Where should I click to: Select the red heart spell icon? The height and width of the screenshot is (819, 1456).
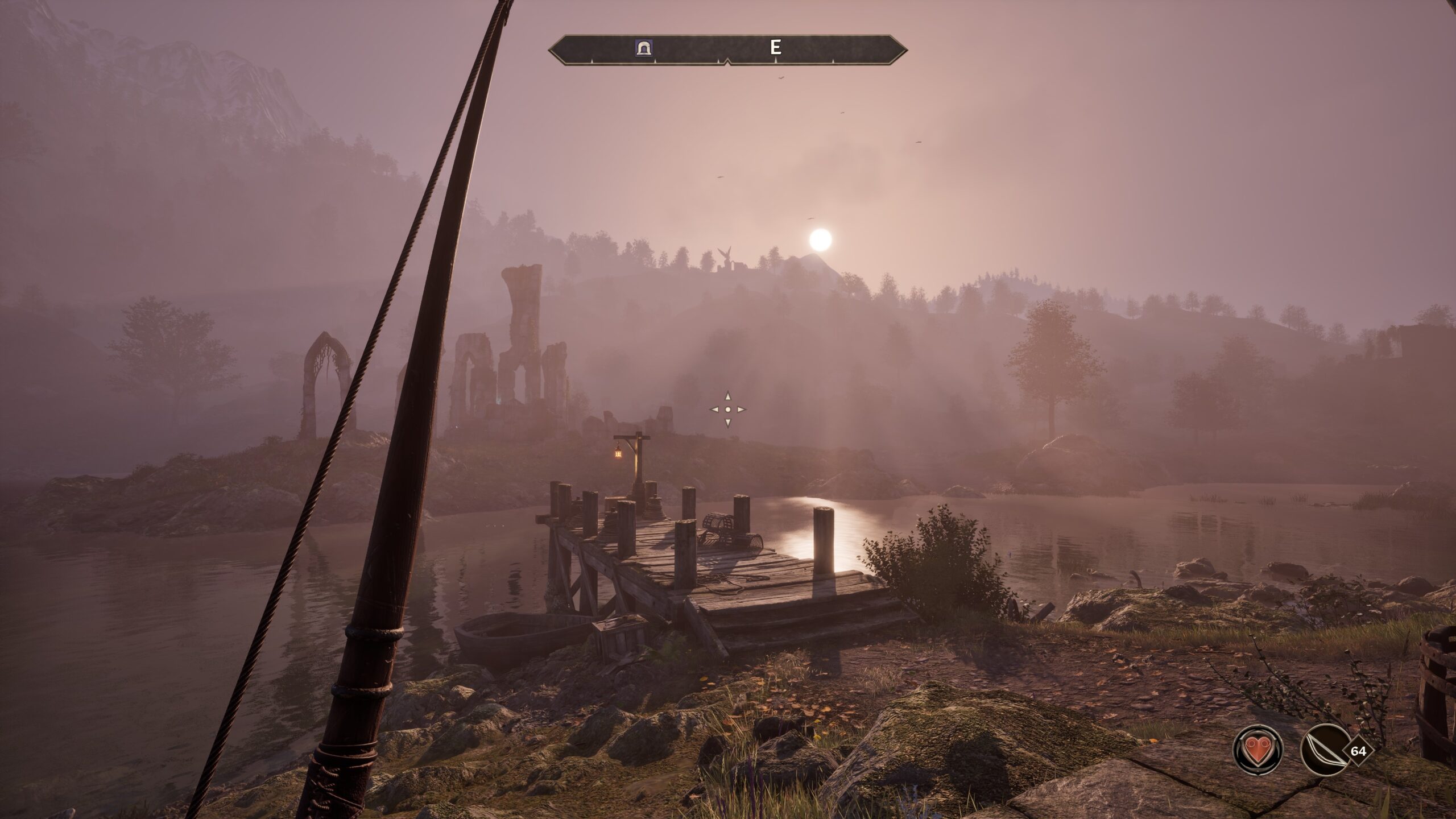[x=1258, y=749]
